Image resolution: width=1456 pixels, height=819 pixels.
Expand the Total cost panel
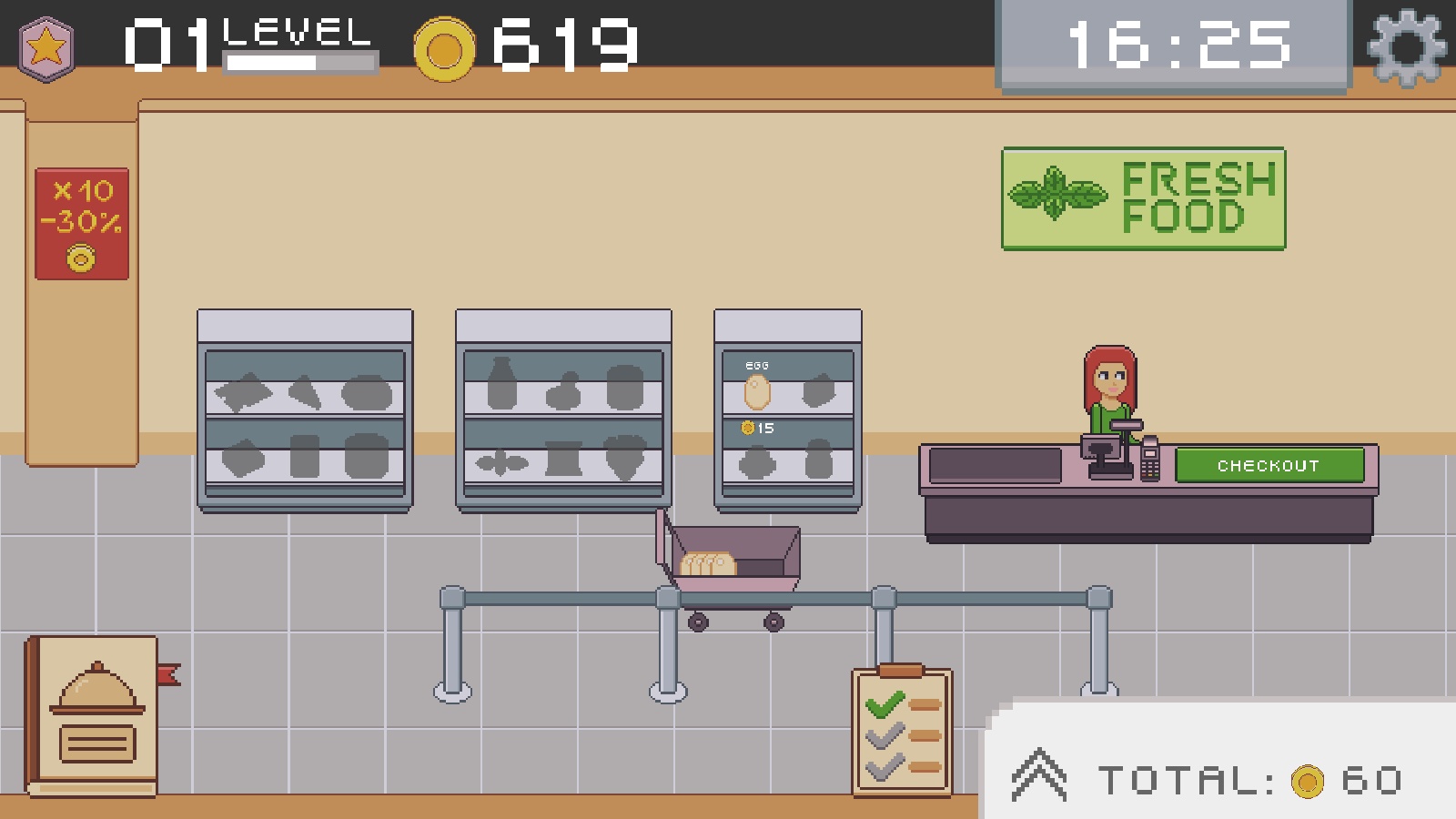1039,776
